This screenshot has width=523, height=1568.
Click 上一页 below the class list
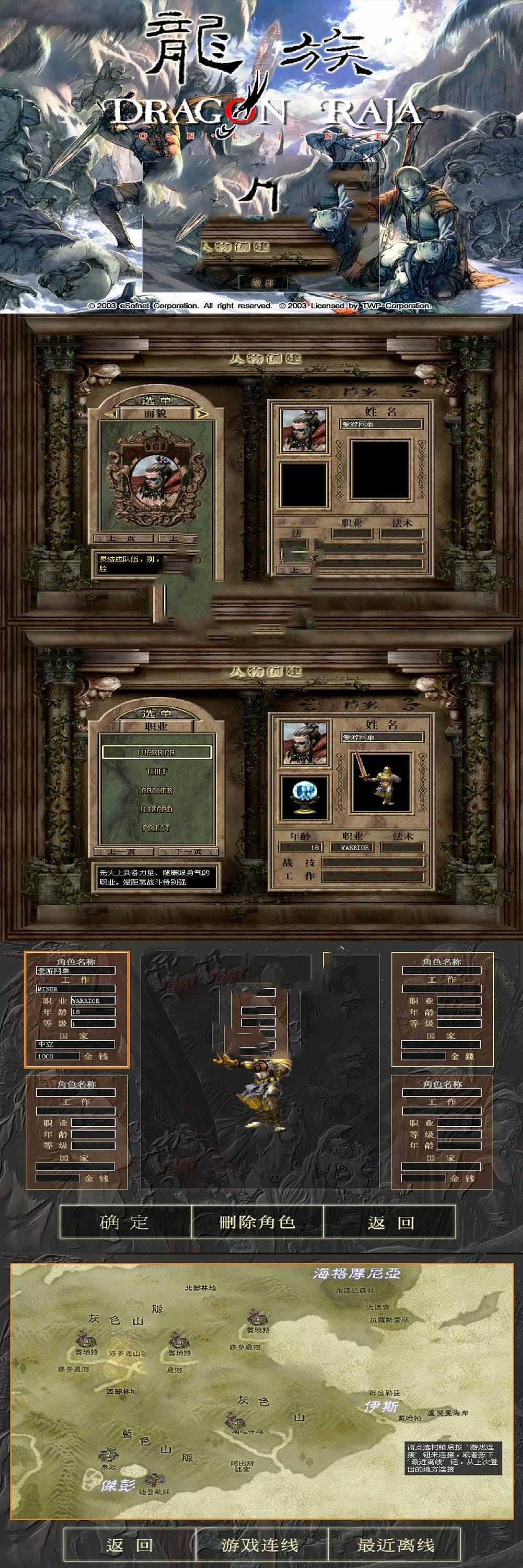[x=122, y=851]
